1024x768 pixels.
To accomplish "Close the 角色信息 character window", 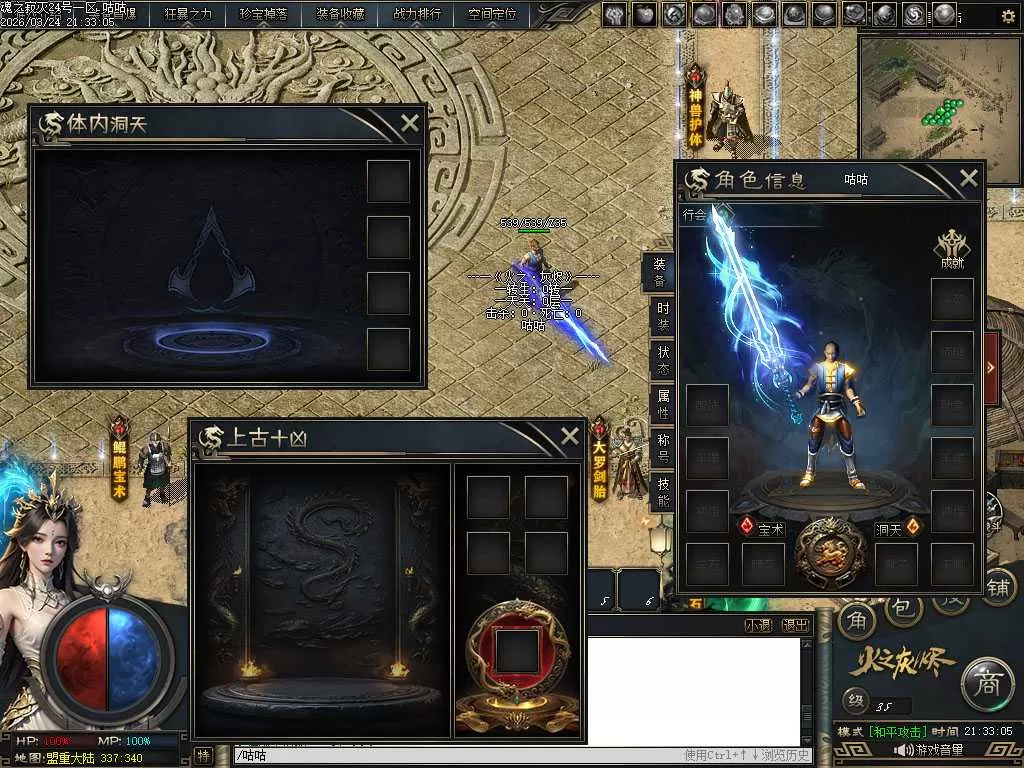I will click(x=968, y=179).
